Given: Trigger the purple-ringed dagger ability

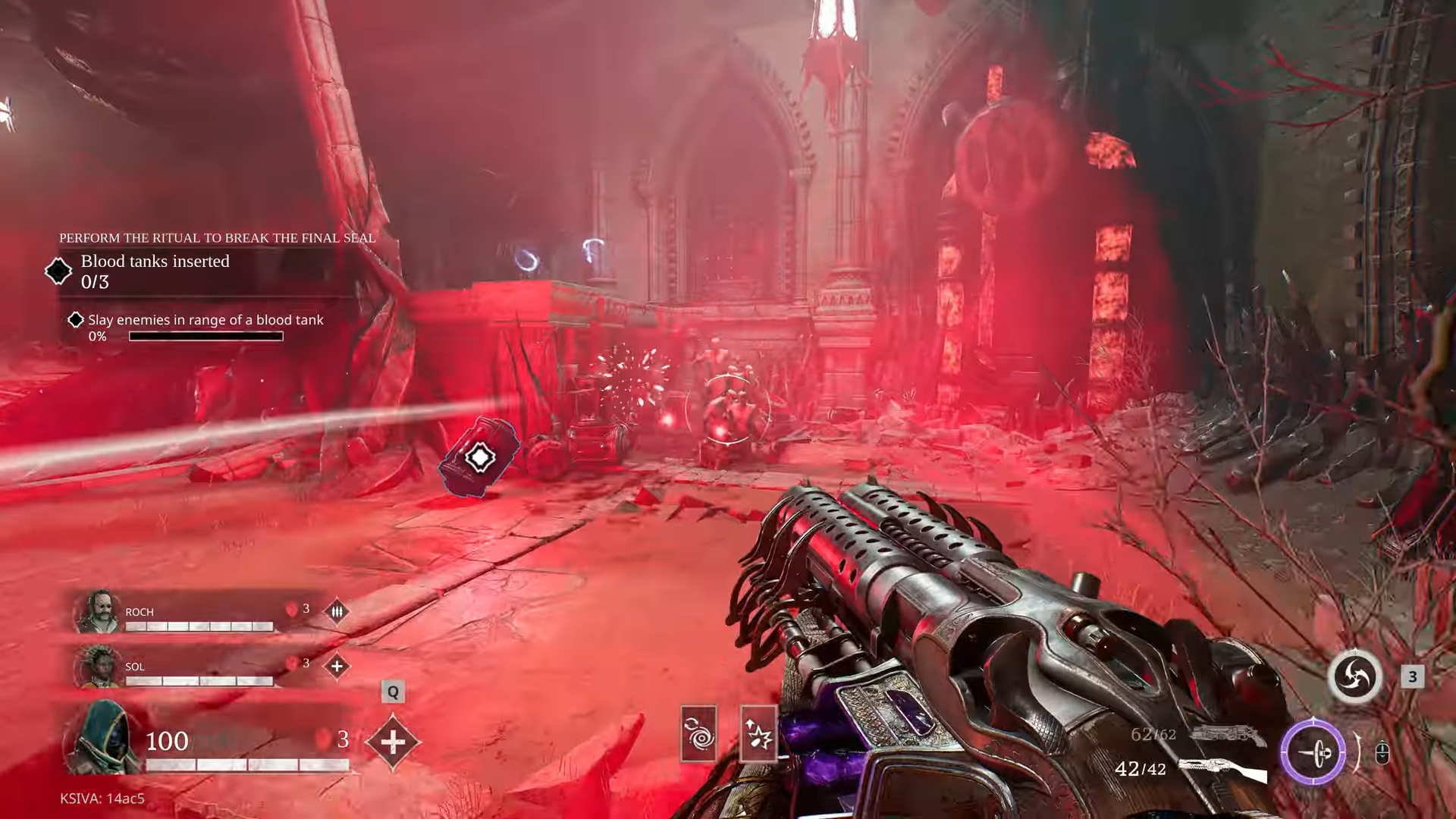Looking at the screenshot, I should [x=1313, y=753].
